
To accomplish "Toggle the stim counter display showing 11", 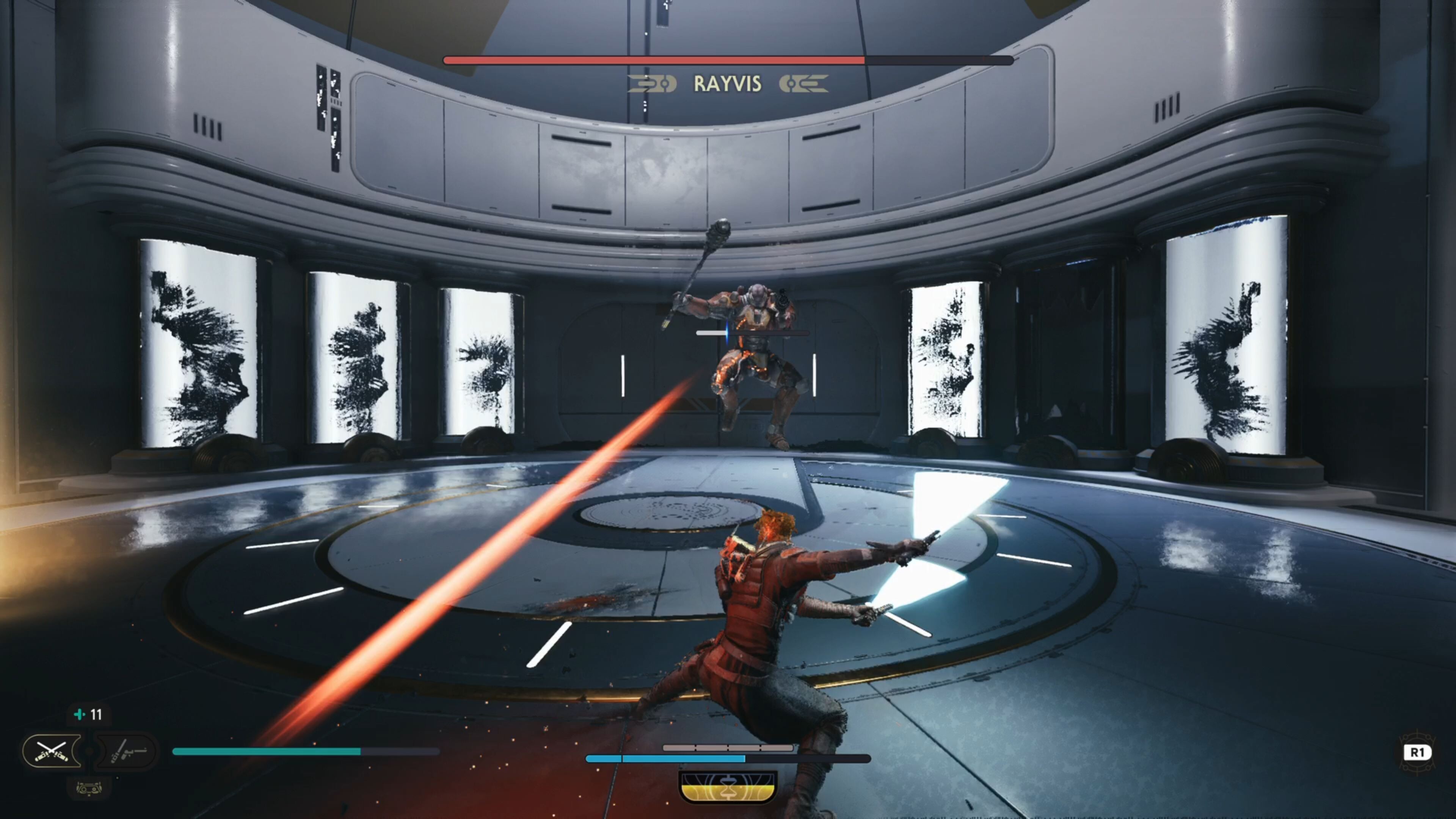I will 91,714.
